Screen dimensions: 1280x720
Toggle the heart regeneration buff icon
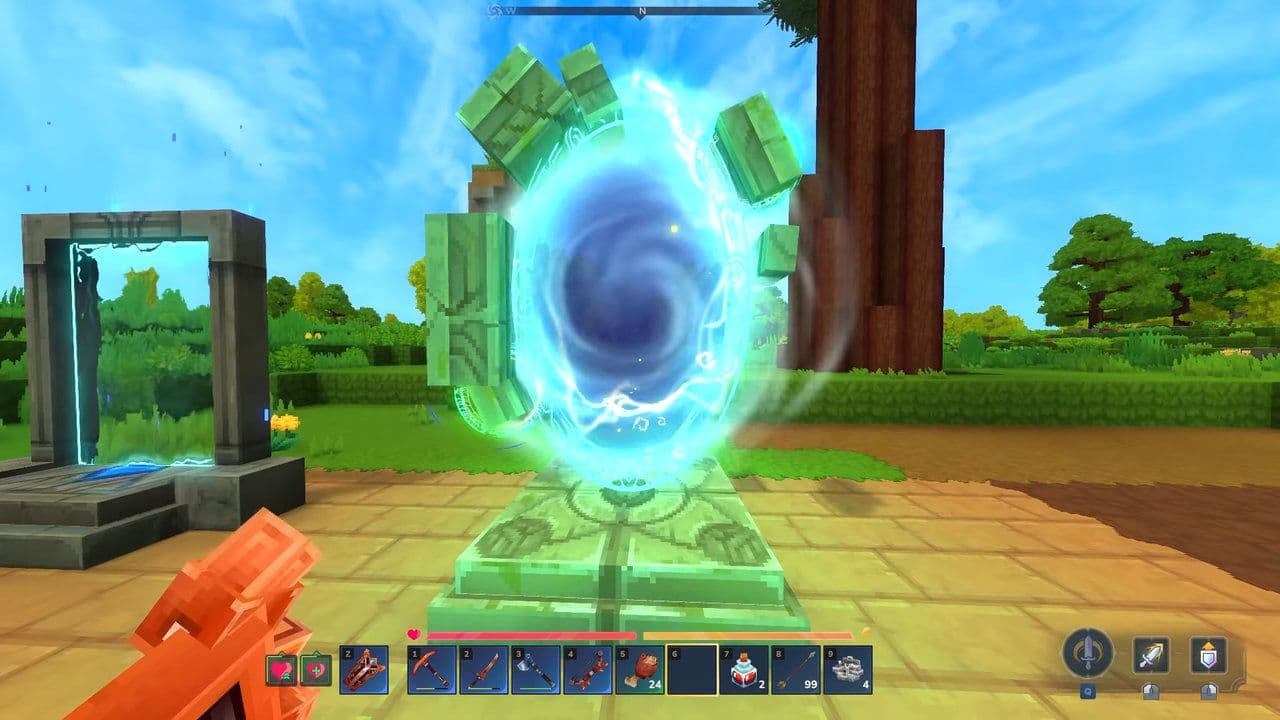(x=281, y=671)
